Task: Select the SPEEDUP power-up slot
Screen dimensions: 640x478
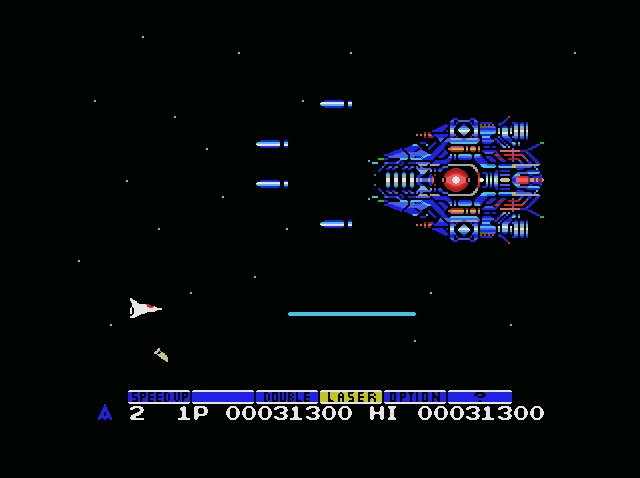Action: click(x=159, y=397)
